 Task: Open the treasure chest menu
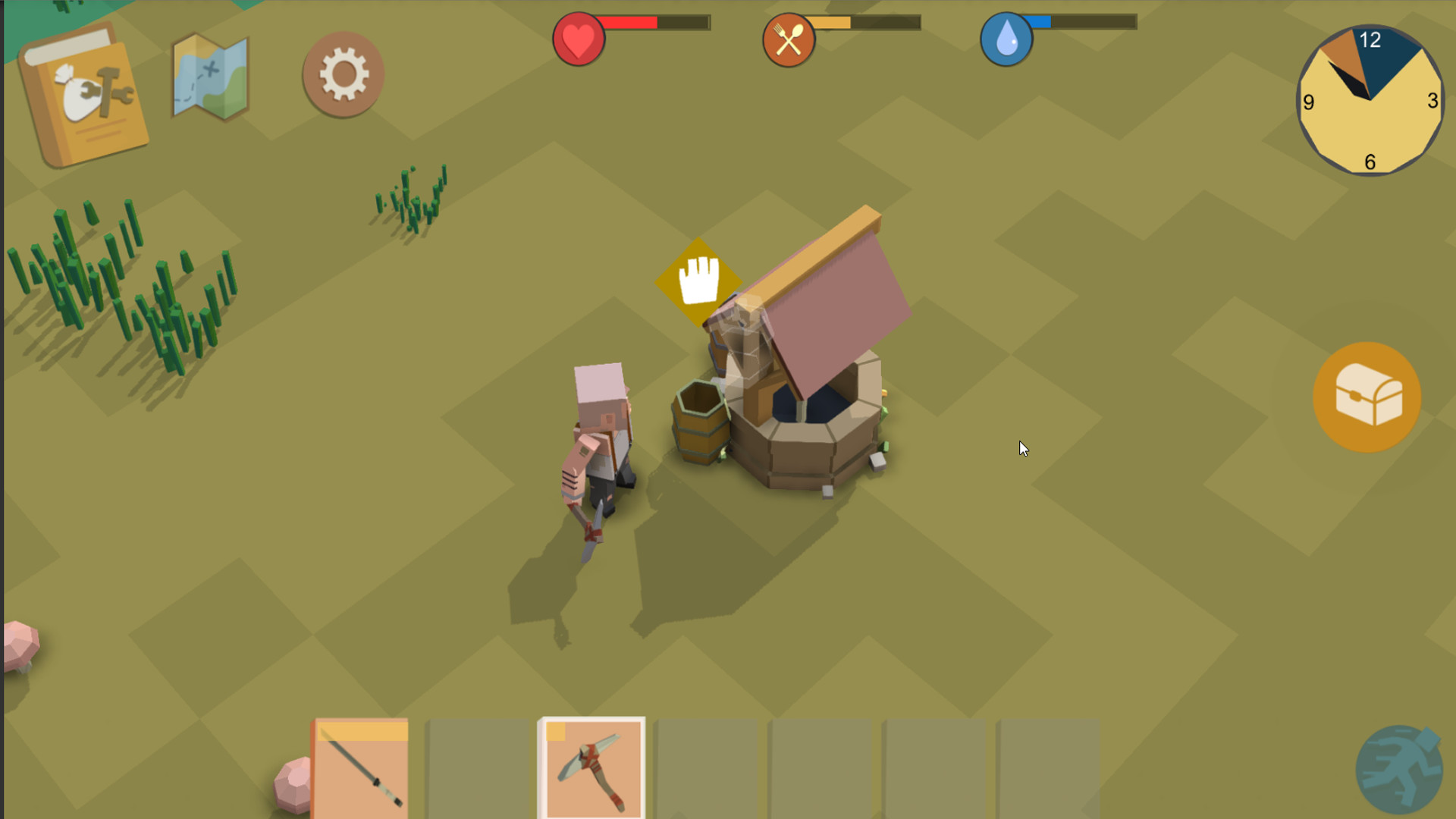point(1367,398)
